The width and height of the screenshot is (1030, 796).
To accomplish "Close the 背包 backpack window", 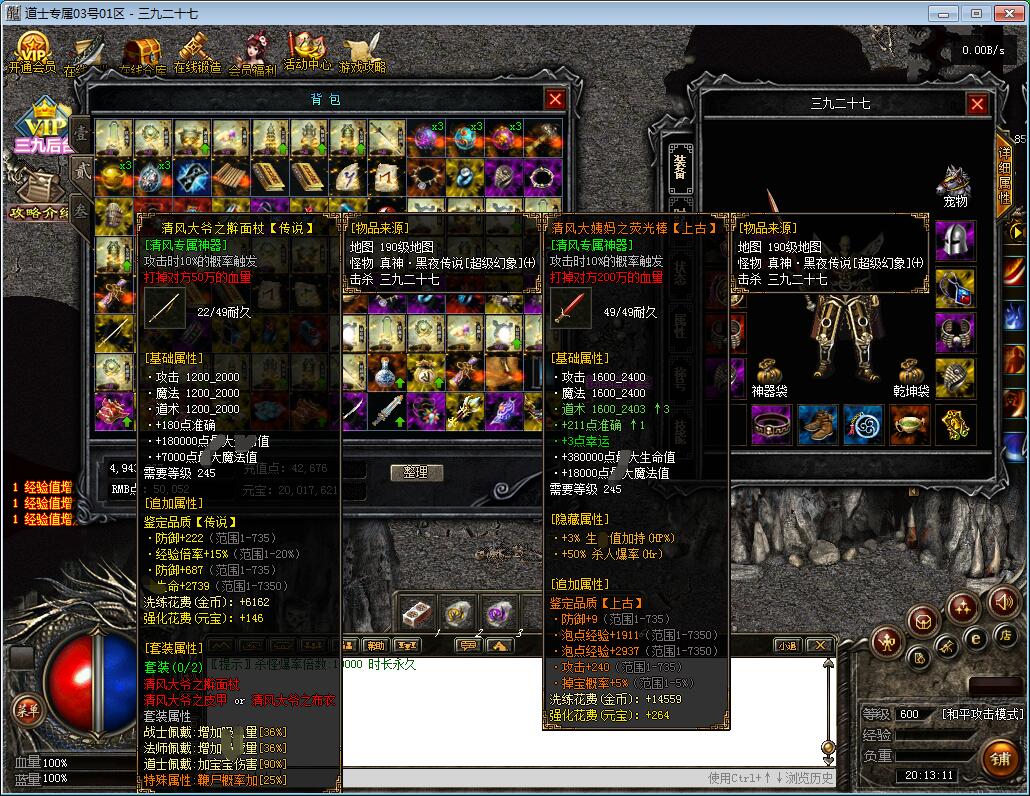I will pyautogui.click(x=555, y=99).
